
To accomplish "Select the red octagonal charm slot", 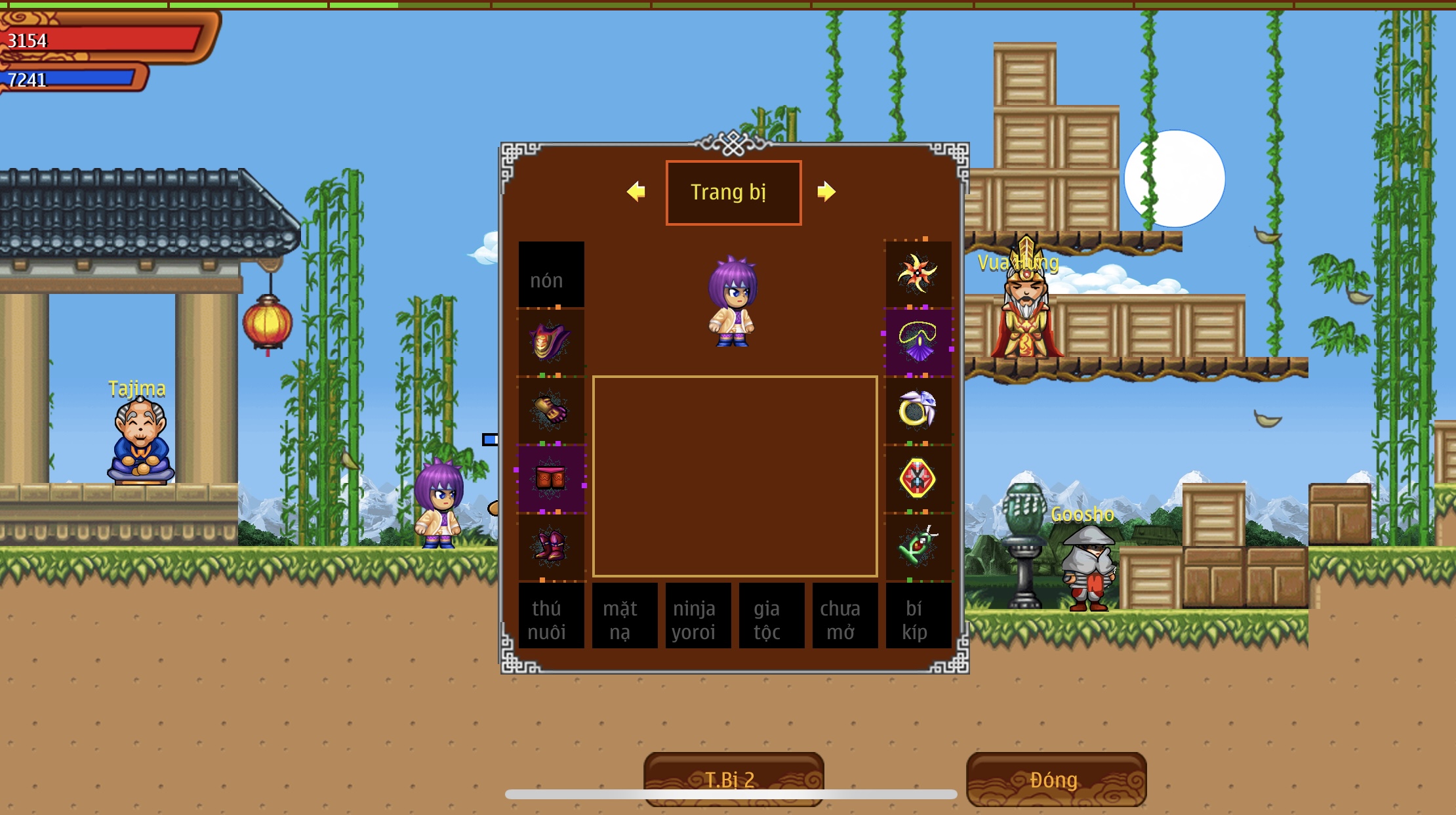I will 918,478.
